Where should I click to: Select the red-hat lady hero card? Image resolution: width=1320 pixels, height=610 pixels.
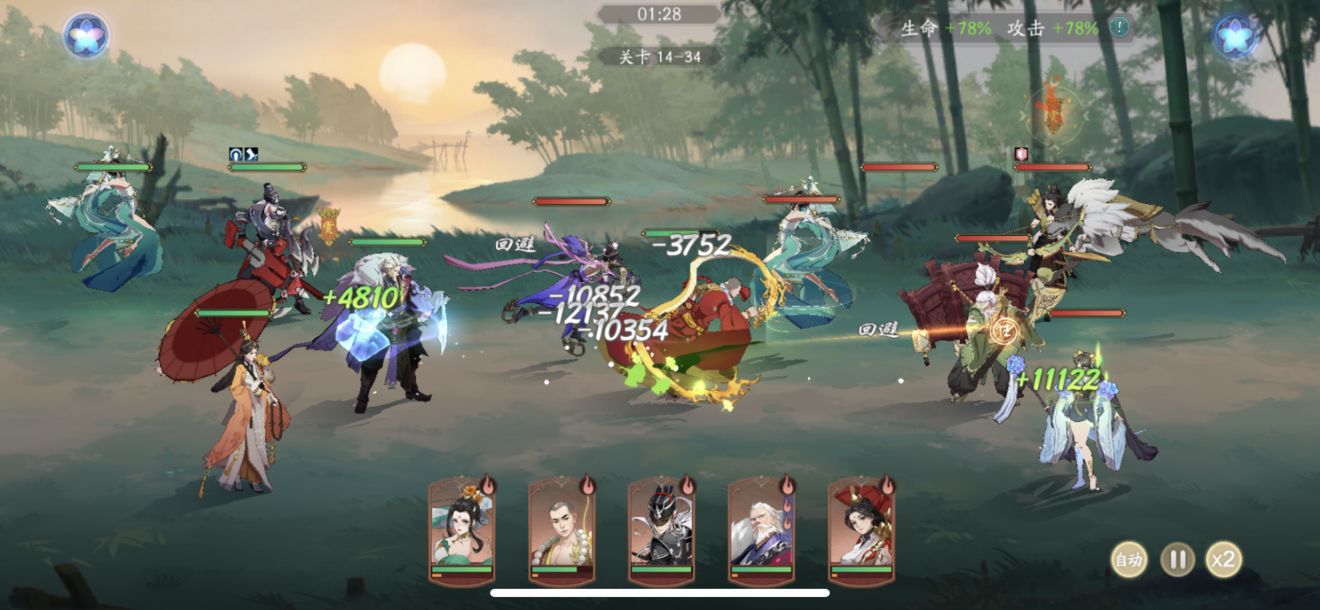click(x=861, y=530)
